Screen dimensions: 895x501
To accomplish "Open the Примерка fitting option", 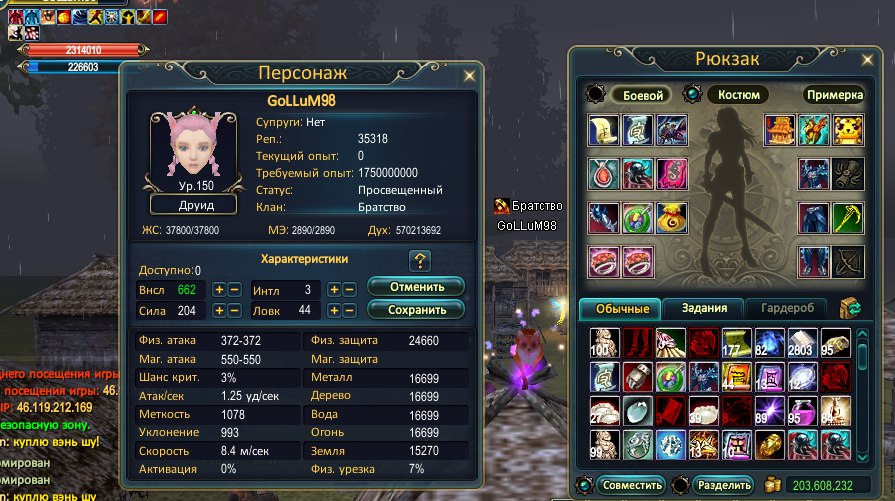I will point(833,95).
